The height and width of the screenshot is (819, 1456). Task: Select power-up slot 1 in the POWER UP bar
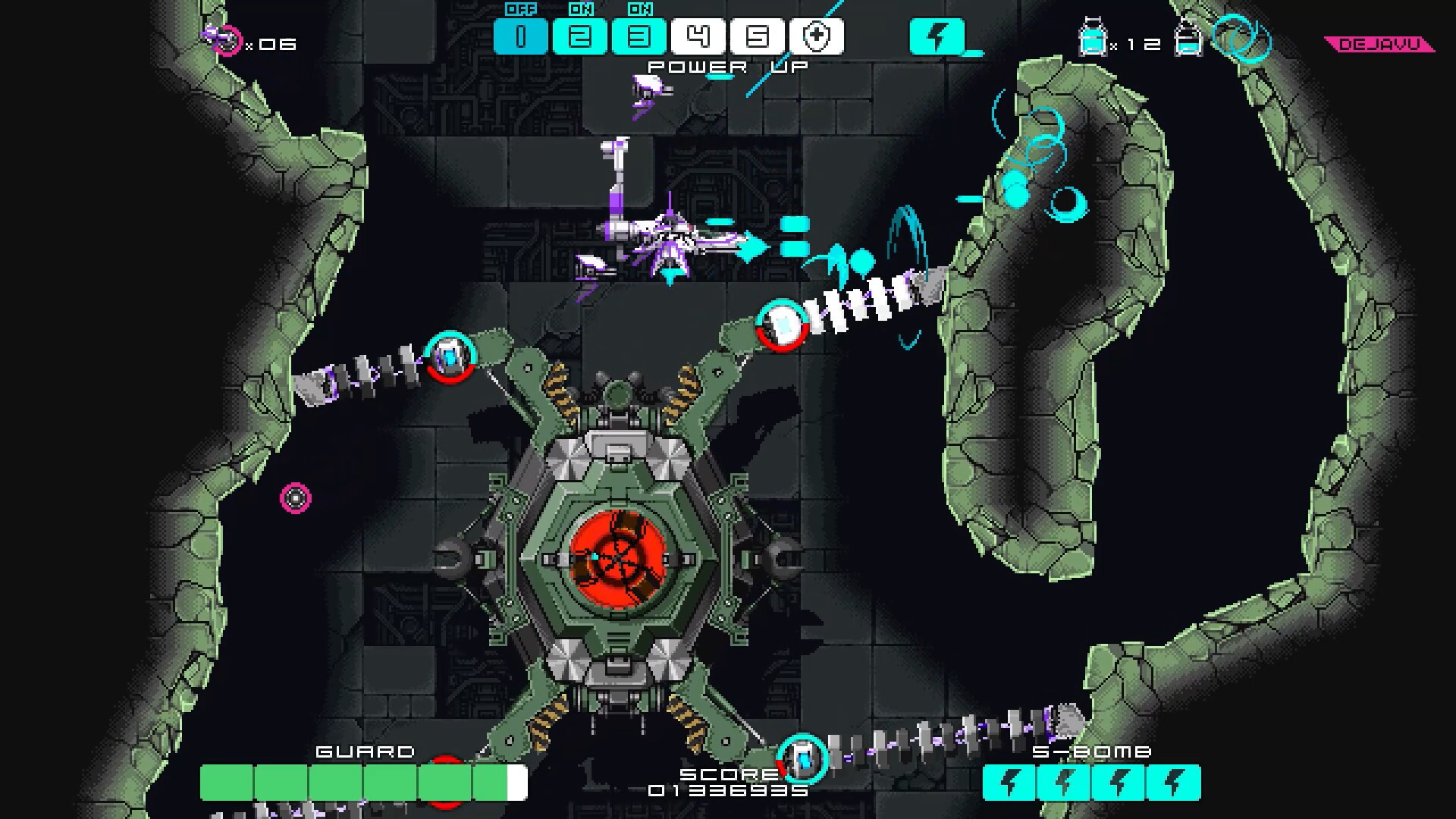[520, 35]
